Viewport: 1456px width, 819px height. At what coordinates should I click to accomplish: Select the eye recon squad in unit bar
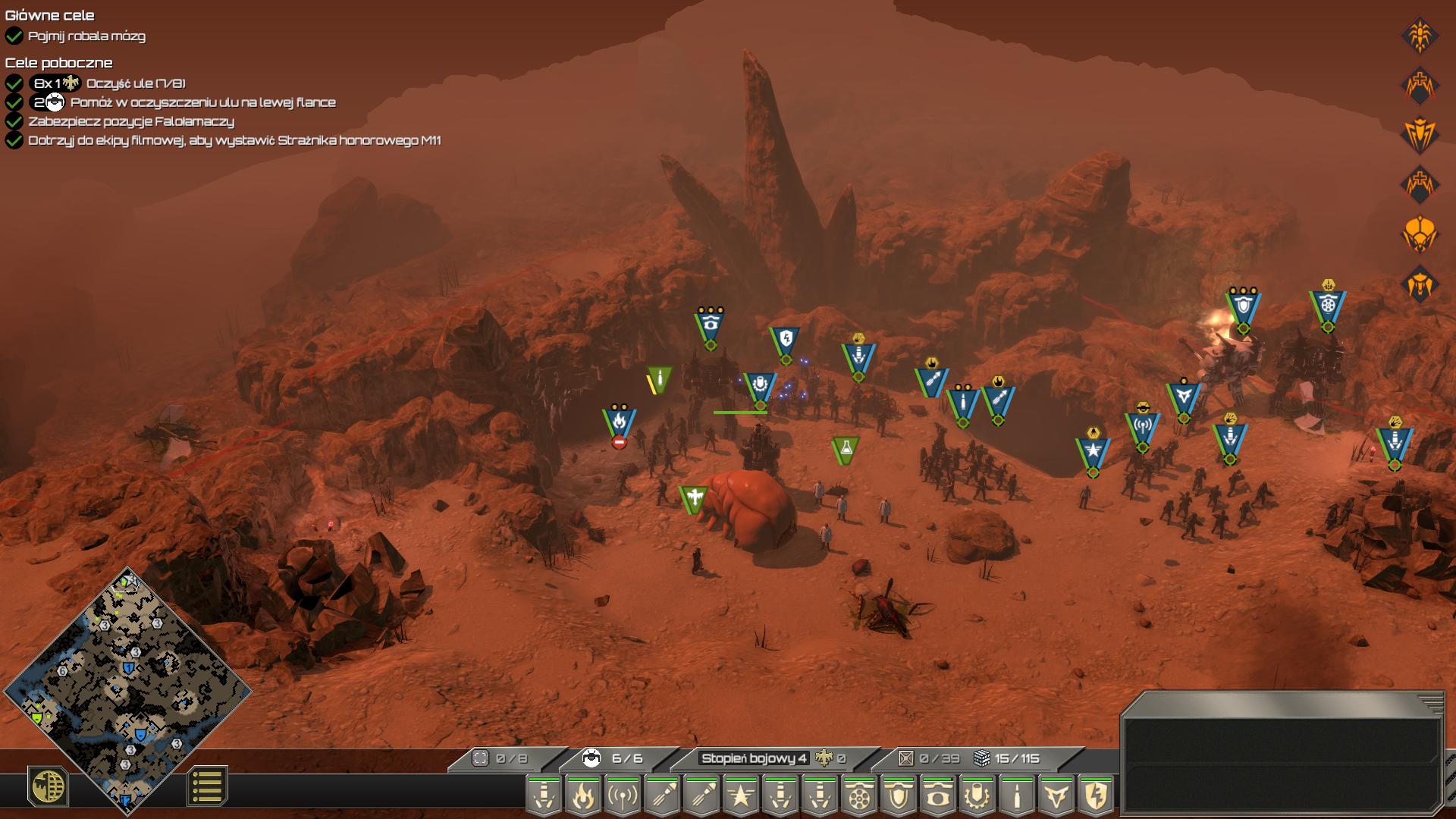tap(938, 796)
